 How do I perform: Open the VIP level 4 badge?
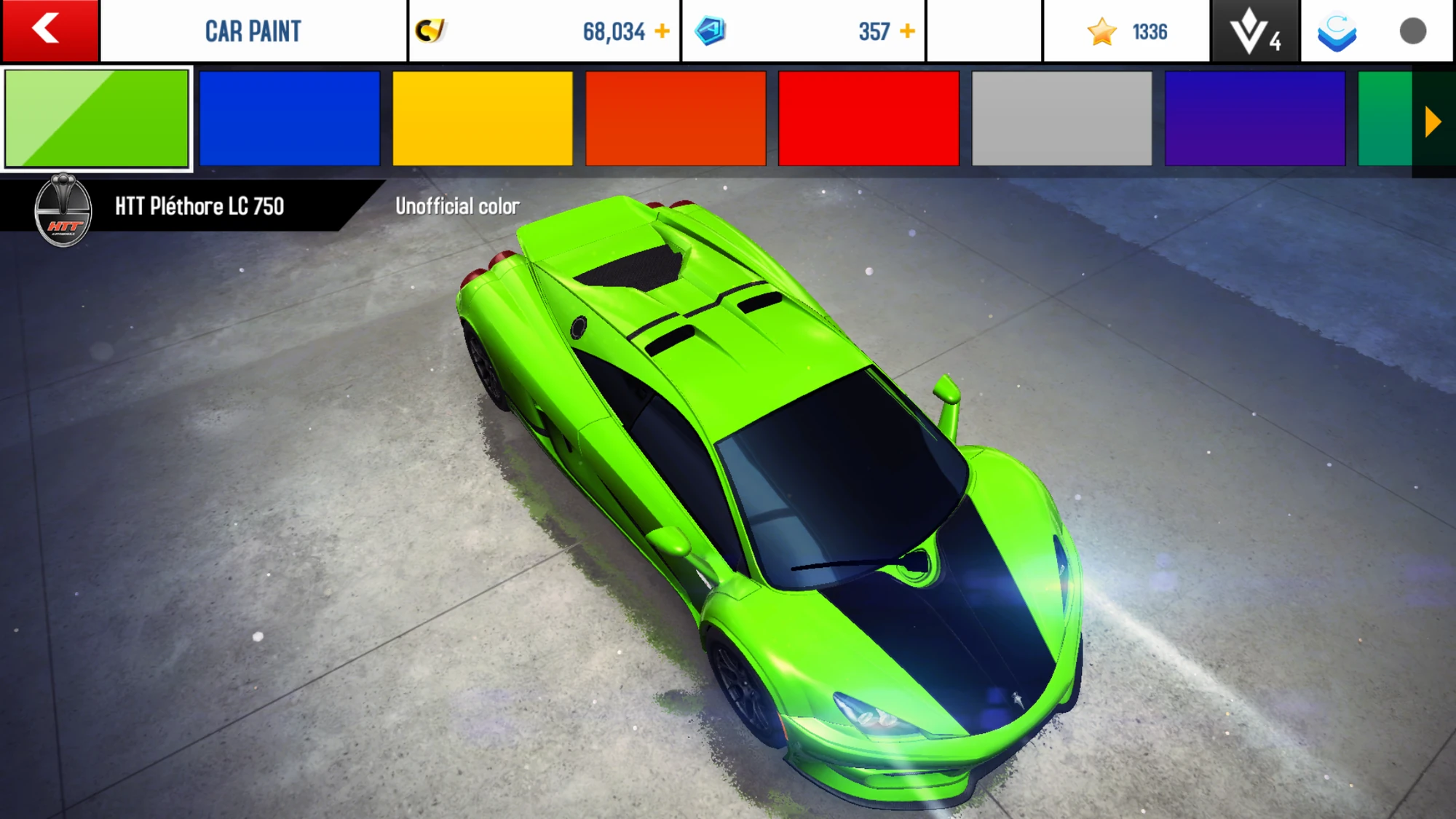pyautogui.click(x=1255, y=31)
